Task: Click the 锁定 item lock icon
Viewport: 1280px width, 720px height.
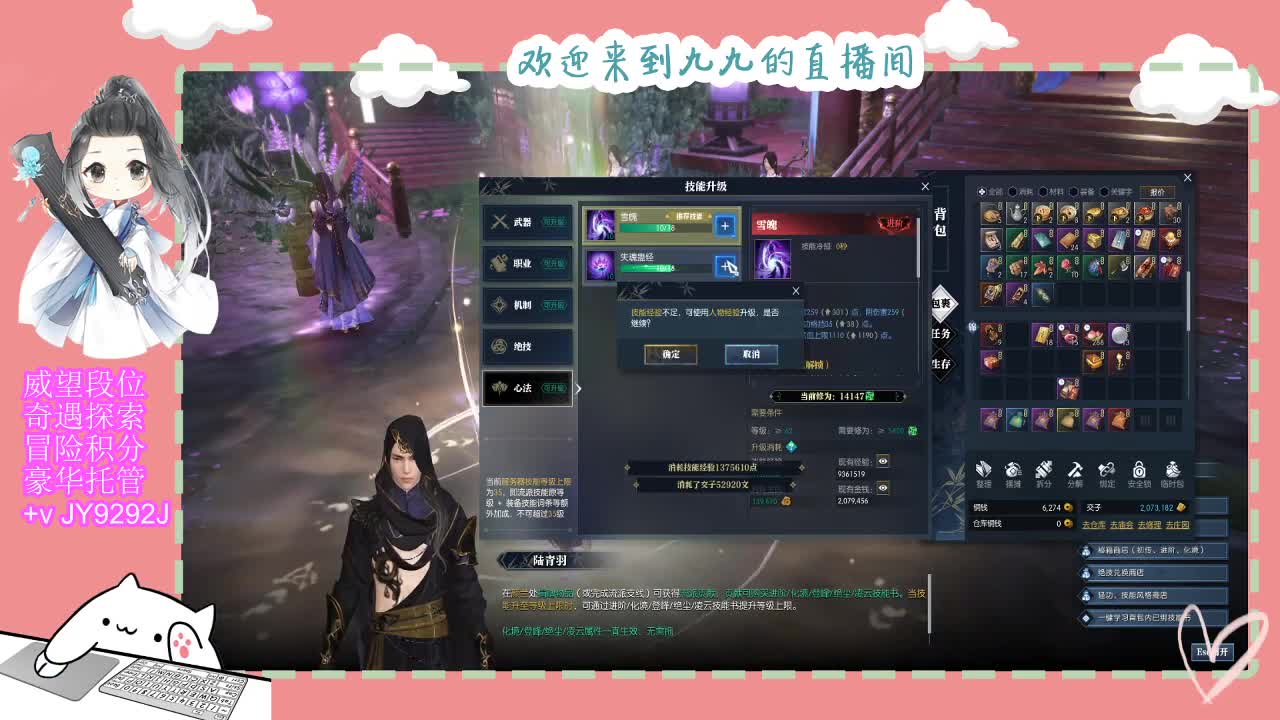Action: tap(1107, 470)
